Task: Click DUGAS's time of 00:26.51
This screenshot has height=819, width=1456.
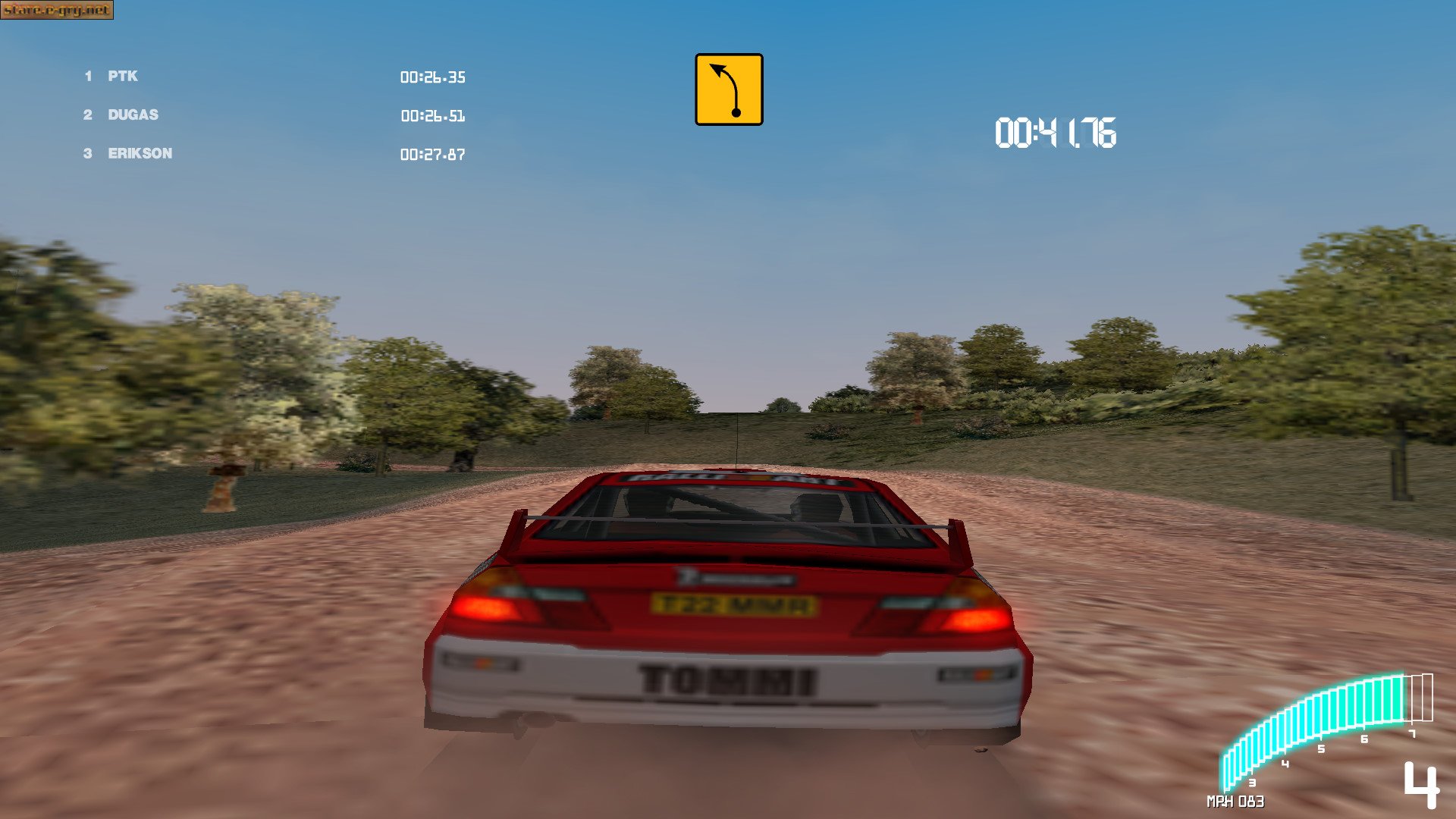Action: click(x=433, y=116)
